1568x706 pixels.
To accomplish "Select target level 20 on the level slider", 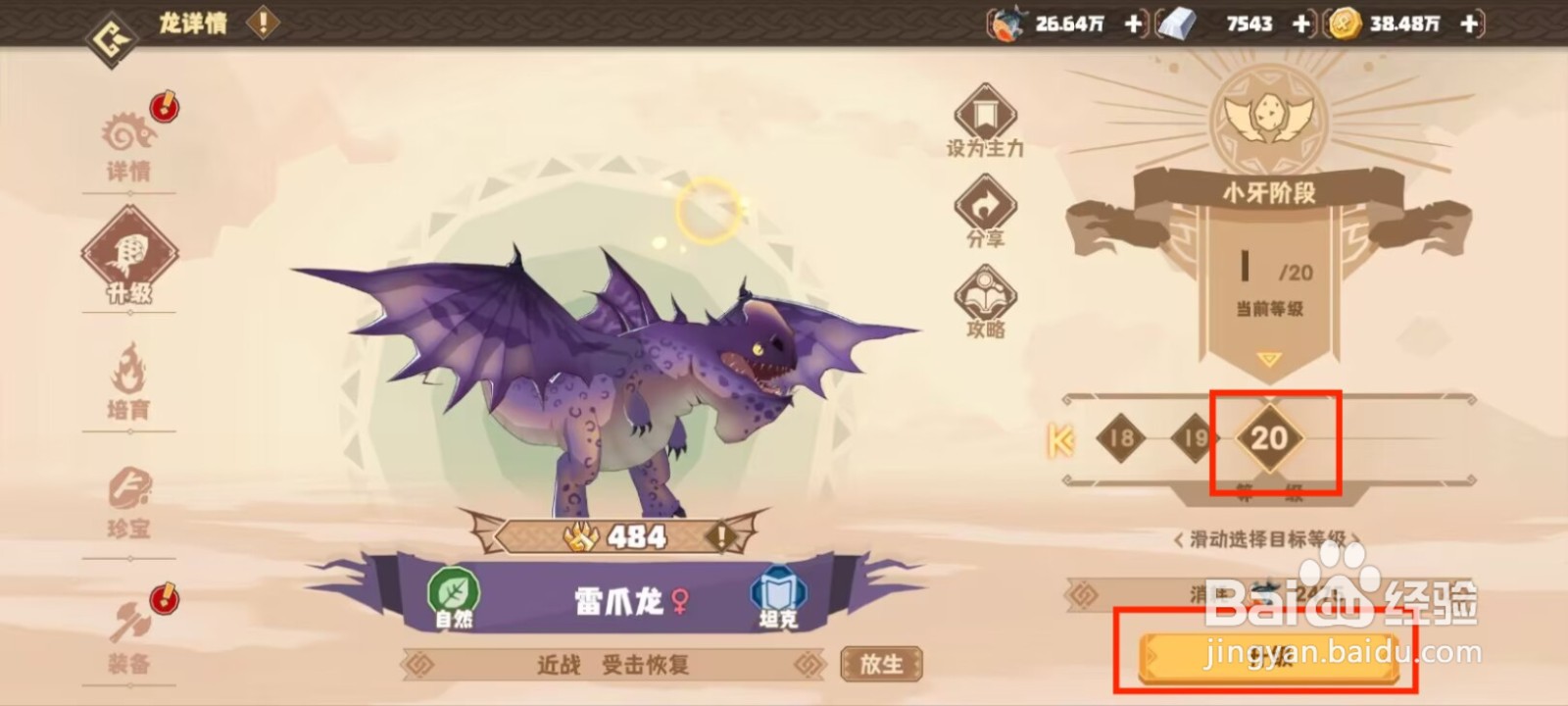I will coord(1270,439).
